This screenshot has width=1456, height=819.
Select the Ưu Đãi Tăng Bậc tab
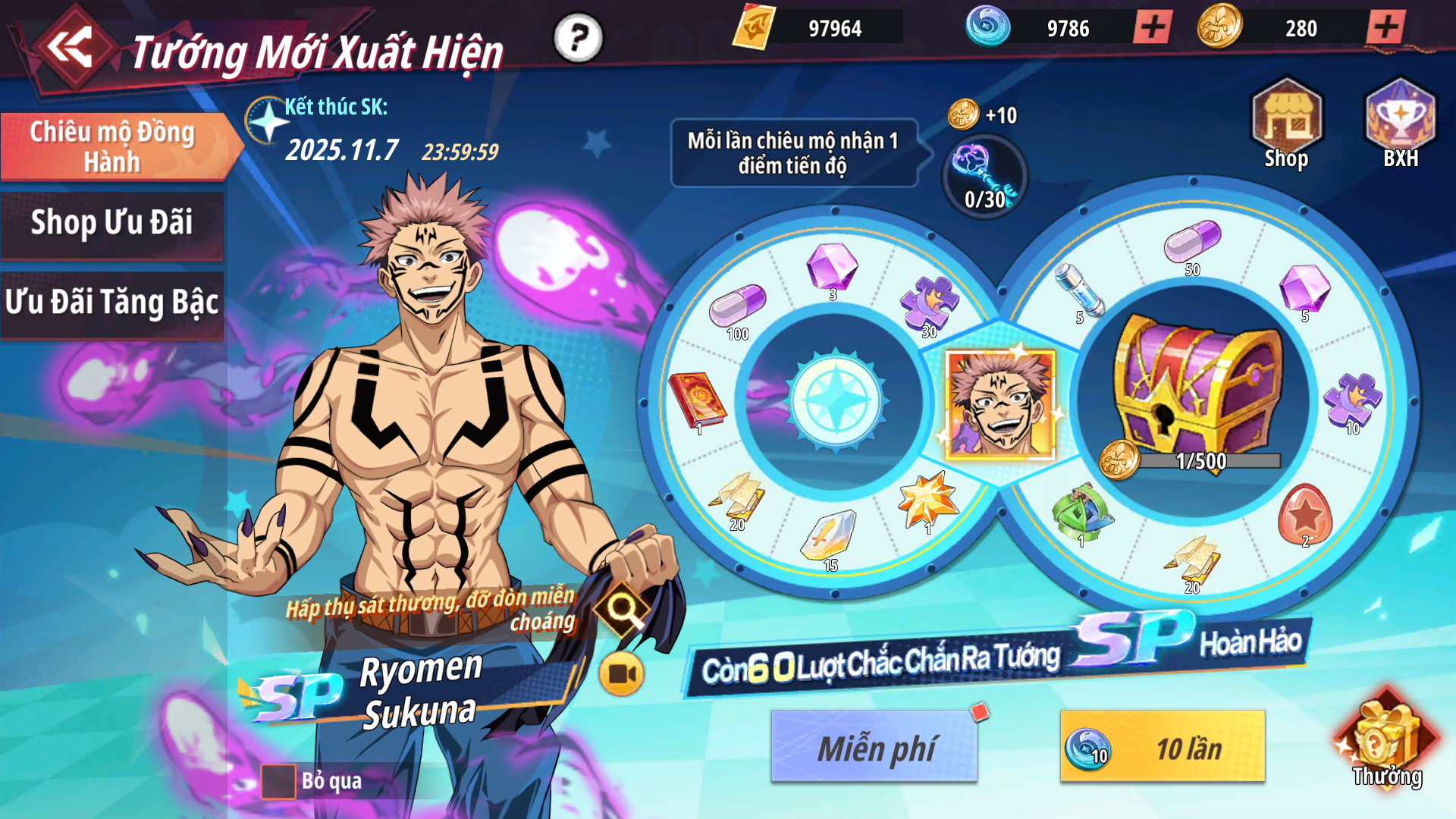click(112, 303)
